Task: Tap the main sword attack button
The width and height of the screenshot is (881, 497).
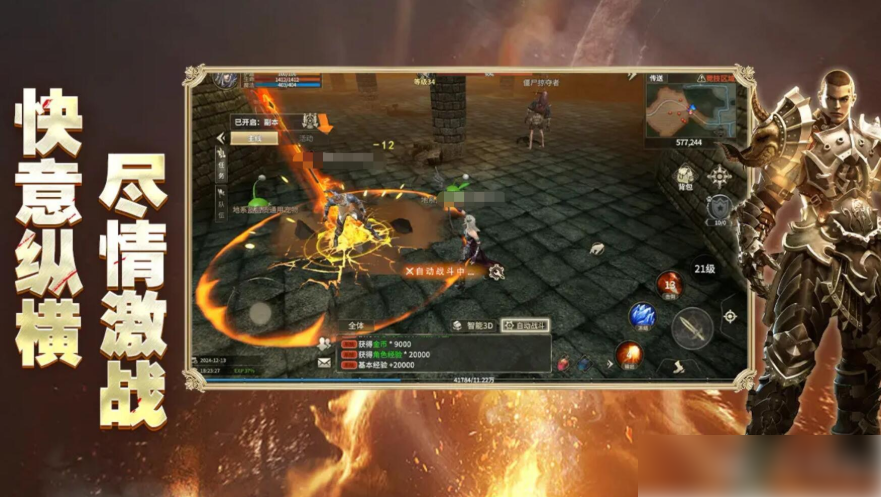Action: [692, 327]
